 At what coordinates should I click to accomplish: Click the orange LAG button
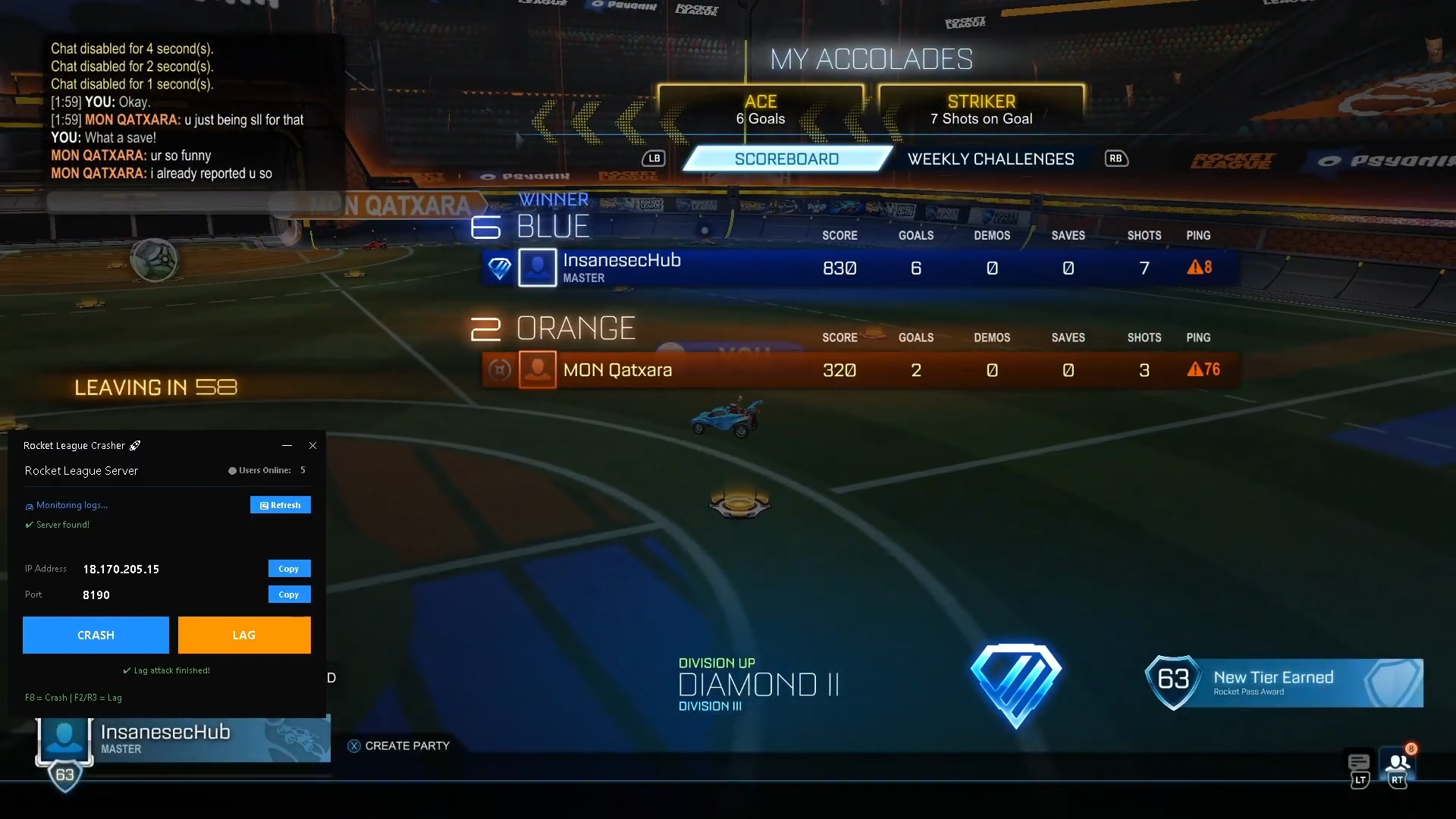coord(244,635)
